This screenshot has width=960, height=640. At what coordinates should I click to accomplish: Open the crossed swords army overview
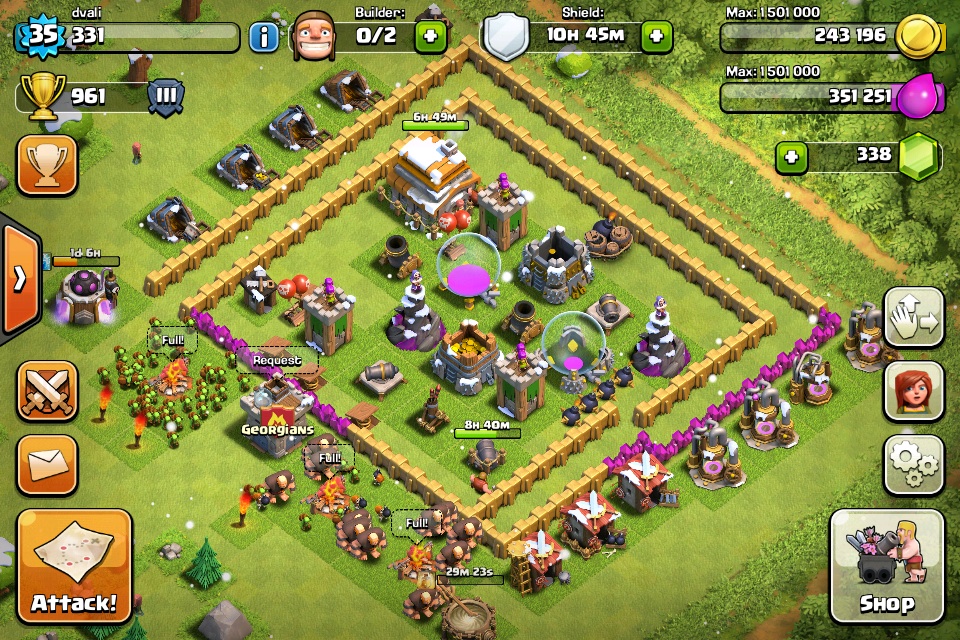tap(47, 391)
